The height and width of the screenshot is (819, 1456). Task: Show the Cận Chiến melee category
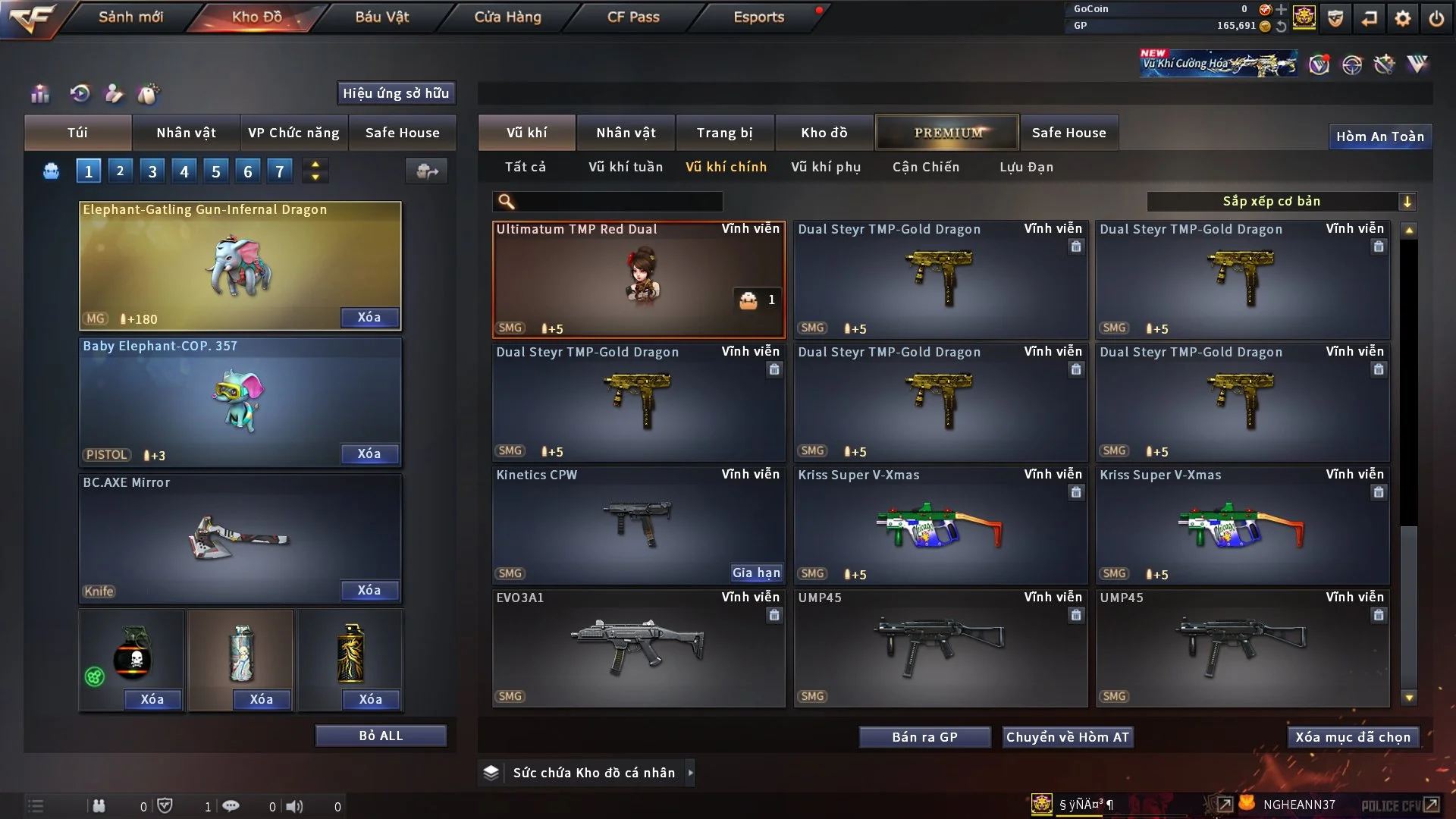[925, 167]
